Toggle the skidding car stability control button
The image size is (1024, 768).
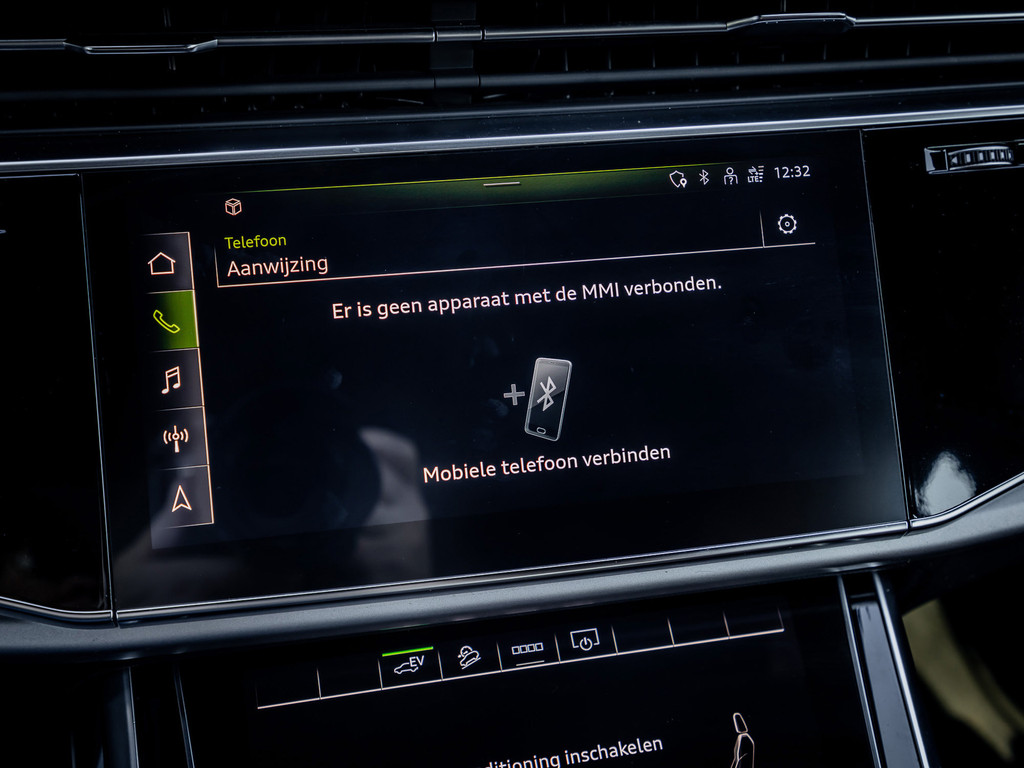(468, 655)
